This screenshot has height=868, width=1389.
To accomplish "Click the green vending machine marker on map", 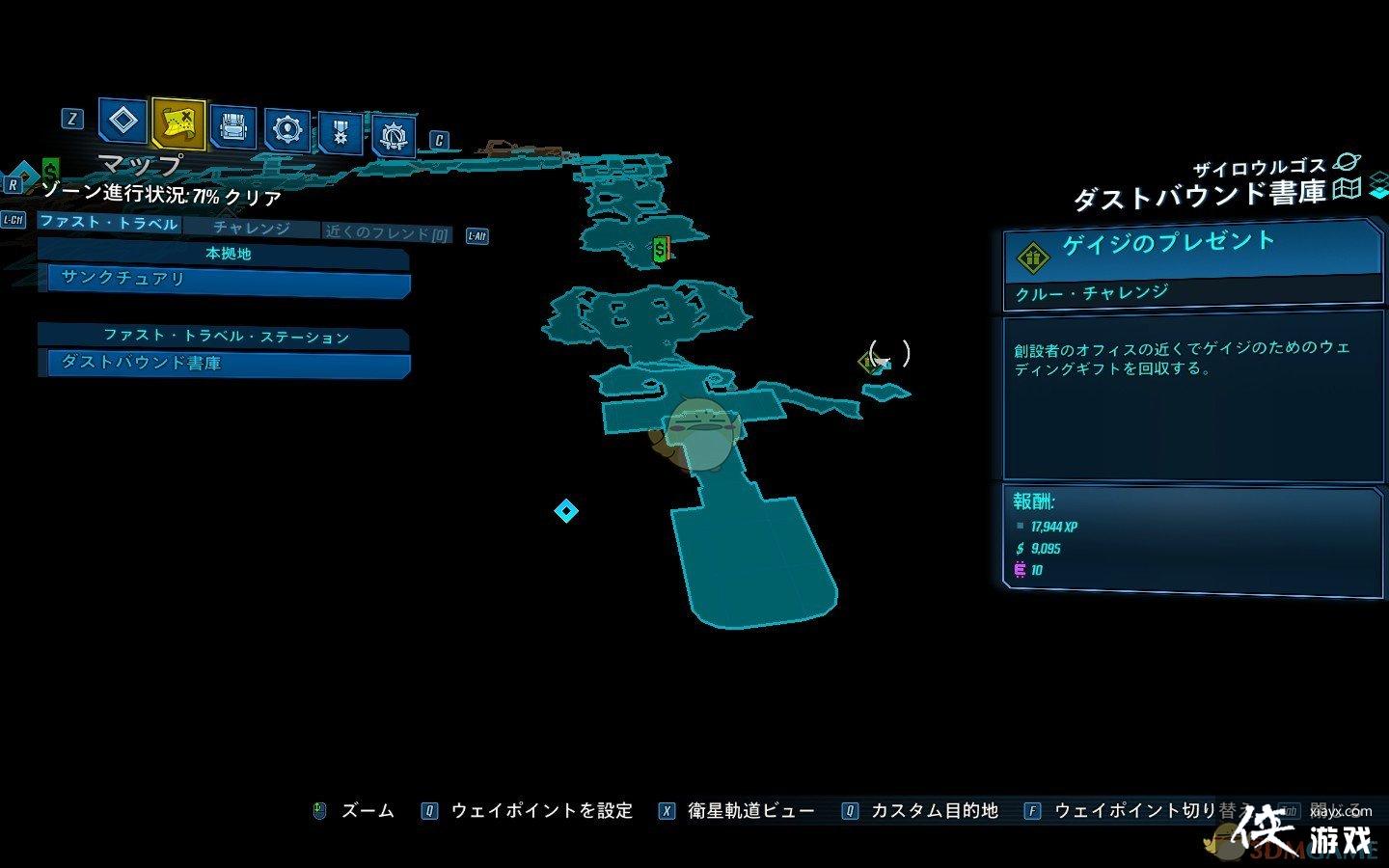I will pos(659,251).
